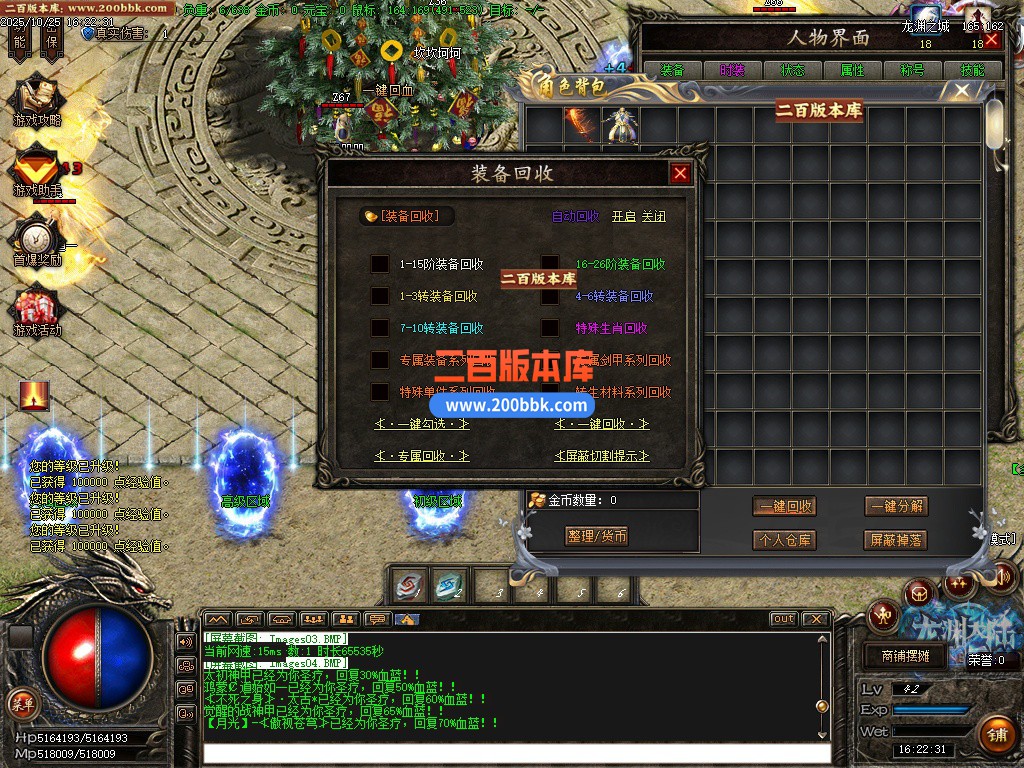Toggle the 屏蔽掉落 button

tap(895, 540)
